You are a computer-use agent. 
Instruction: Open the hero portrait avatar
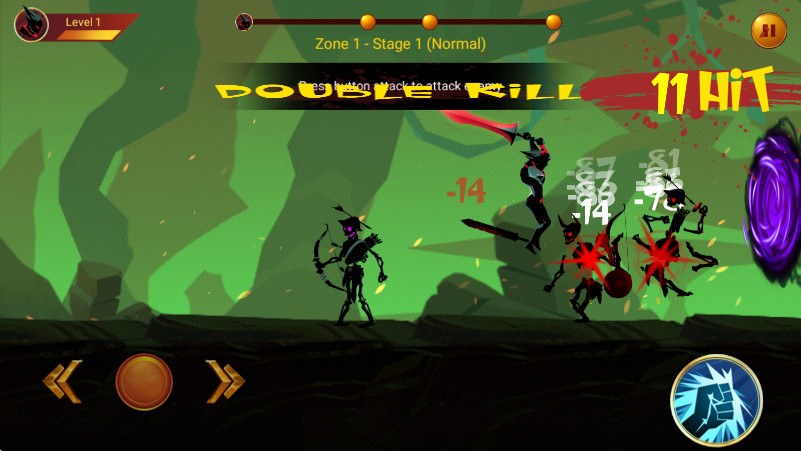click(x=31, y=24)
